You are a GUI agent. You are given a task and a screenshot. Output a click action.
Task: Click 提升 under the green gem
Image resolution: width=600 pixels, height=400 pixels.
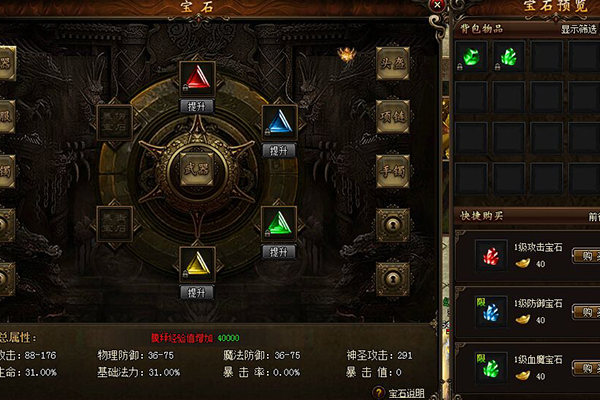point(277,252)
